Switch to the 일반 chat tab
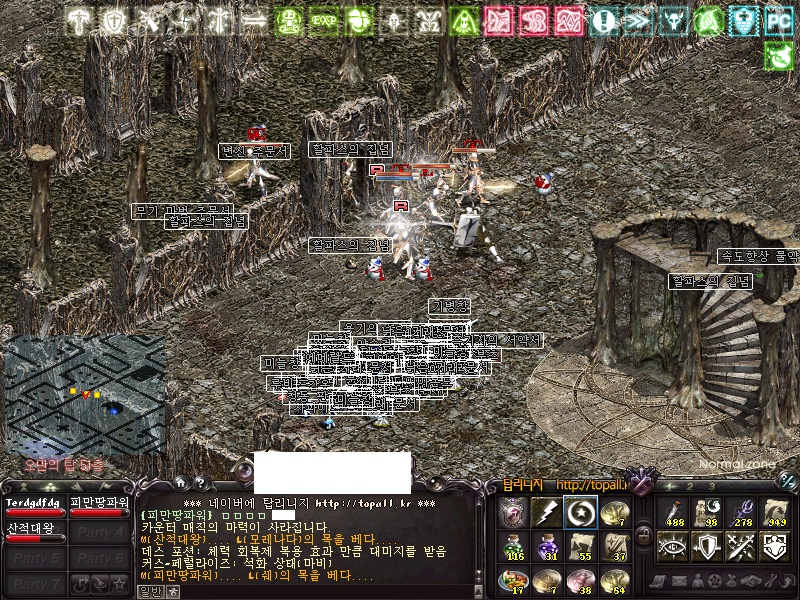Viewport: 800px width, 600px height. point(149,591)
